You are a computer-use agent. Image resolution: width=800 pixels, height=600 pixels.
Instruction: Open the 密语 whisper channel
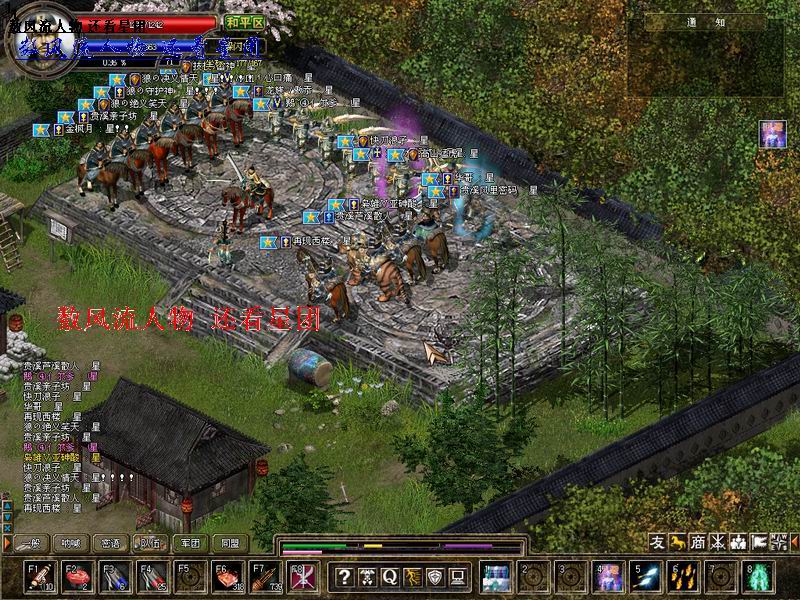(110, 543)
